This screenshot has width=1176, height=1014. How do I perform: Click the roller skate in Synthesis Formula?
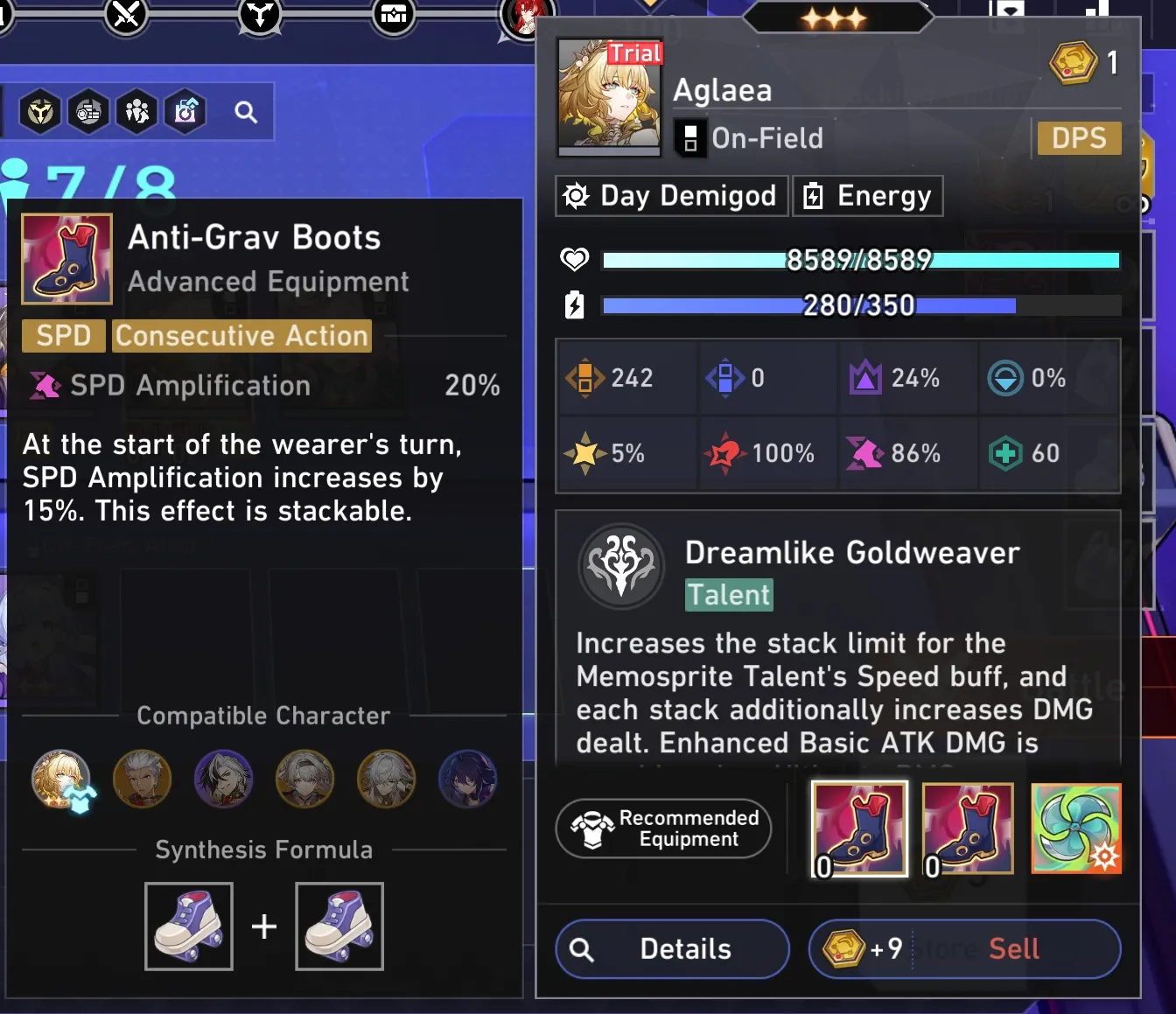(188, 926)
